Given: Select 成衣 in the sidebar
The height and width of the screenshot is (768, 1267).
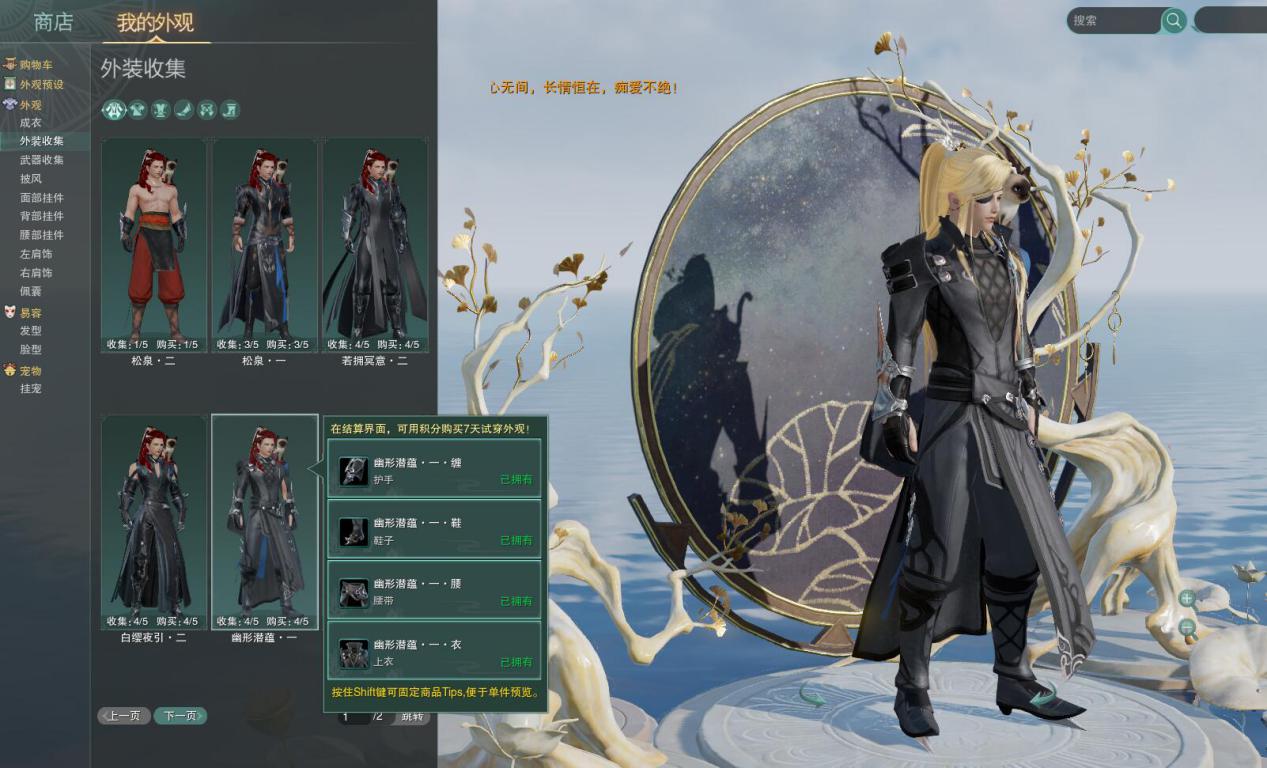Looking at the screenshot, I should 31,122.
